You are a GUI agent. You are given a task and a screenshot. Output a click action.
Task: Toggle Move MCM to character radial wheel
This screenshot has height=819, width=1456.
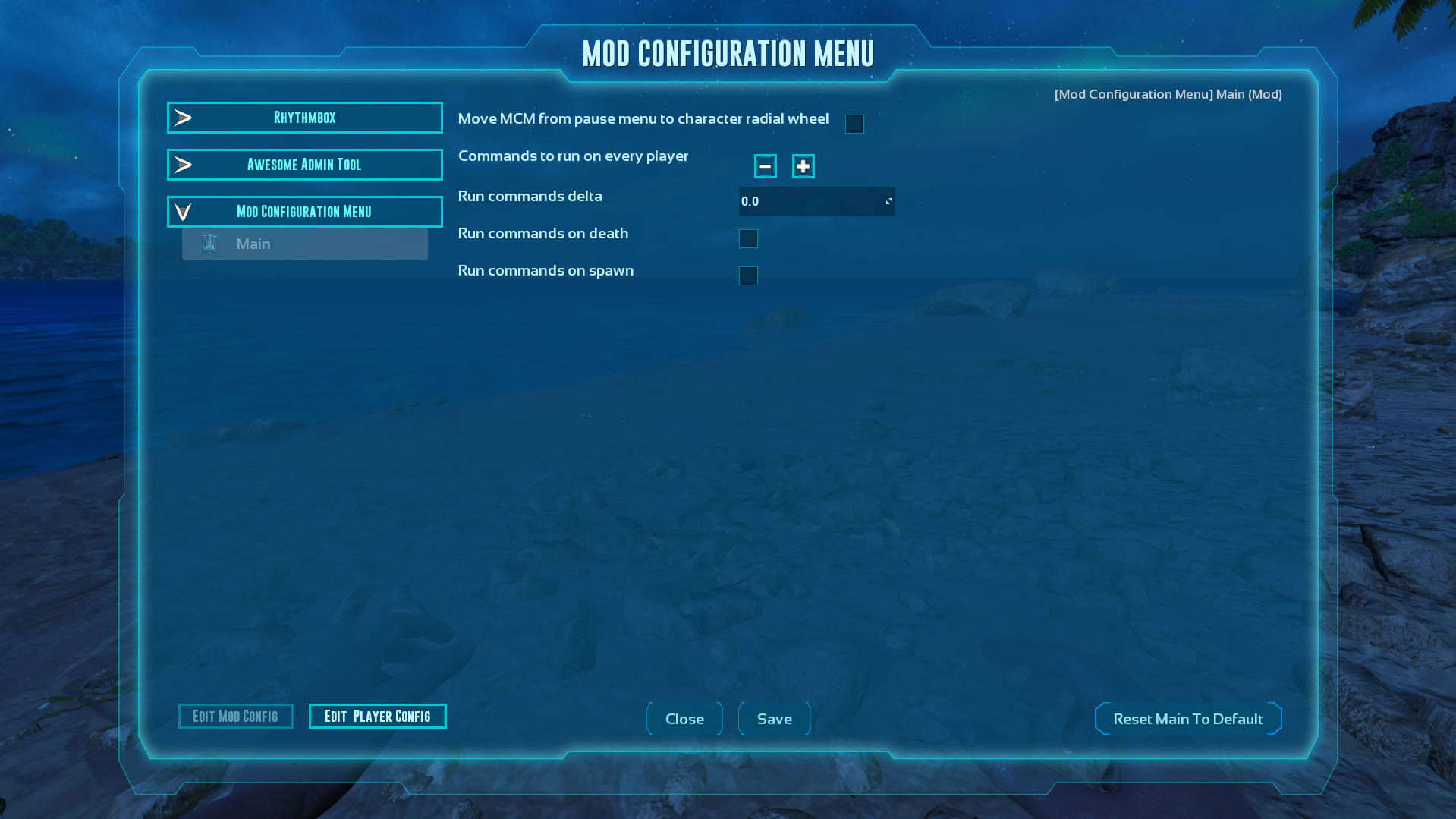point(854,124)
